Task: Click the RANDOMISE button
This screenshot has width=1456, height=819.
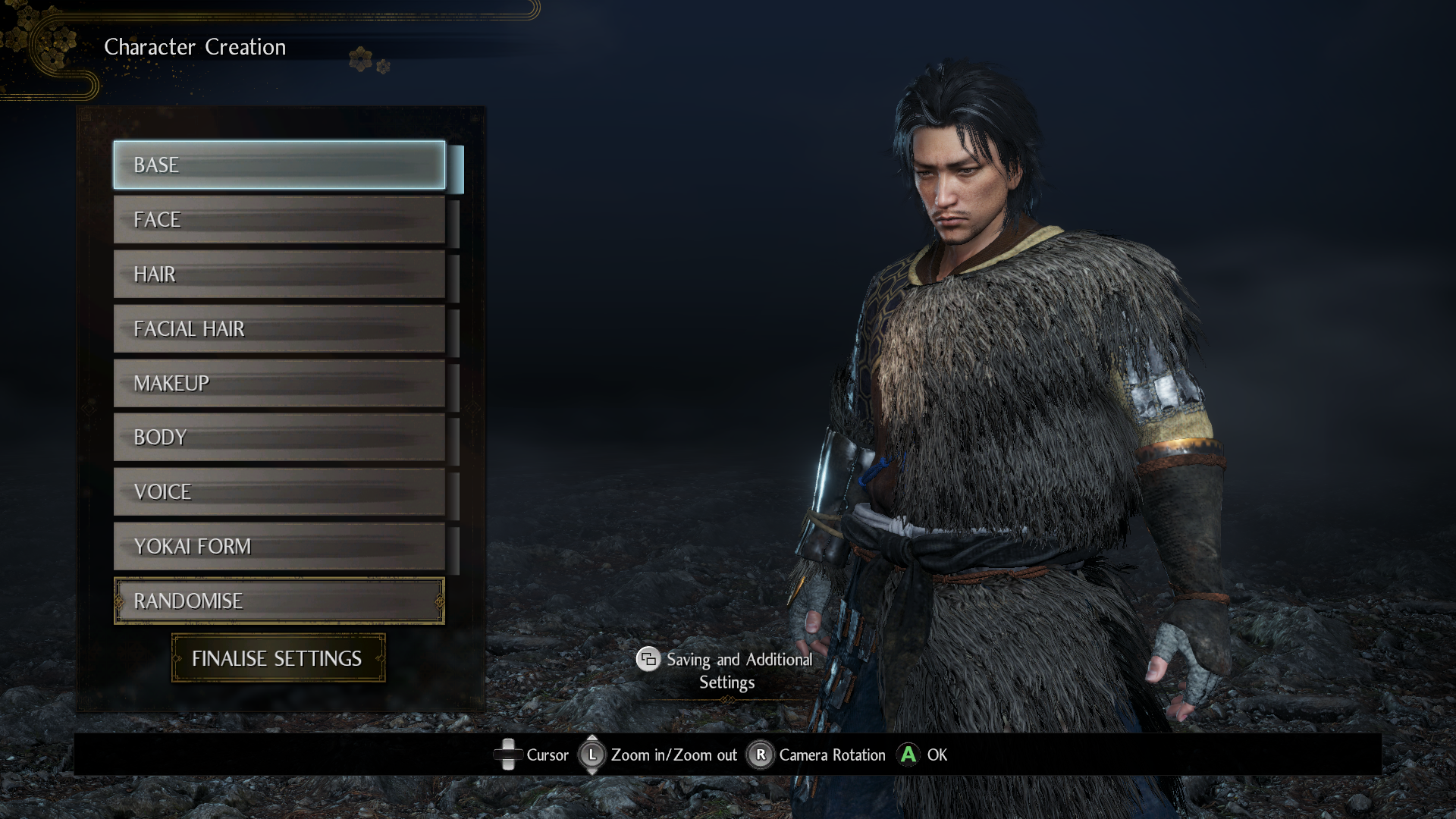Action: [x=279, y=601]
